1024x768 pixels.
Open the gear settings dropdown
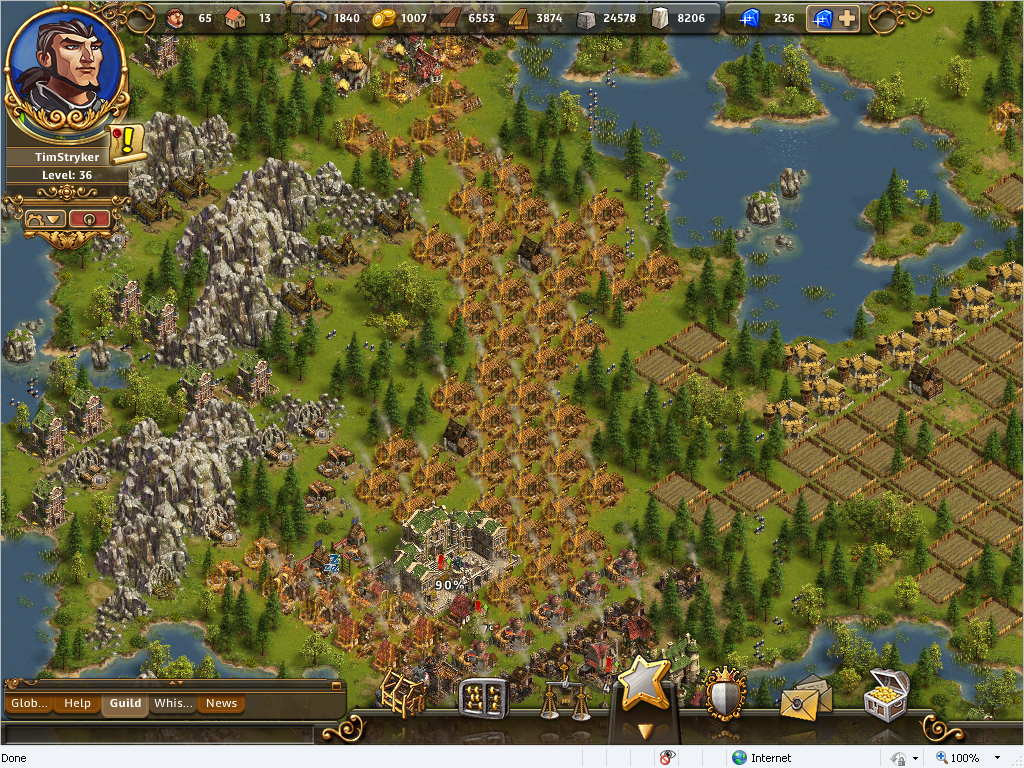pos(46,218)
